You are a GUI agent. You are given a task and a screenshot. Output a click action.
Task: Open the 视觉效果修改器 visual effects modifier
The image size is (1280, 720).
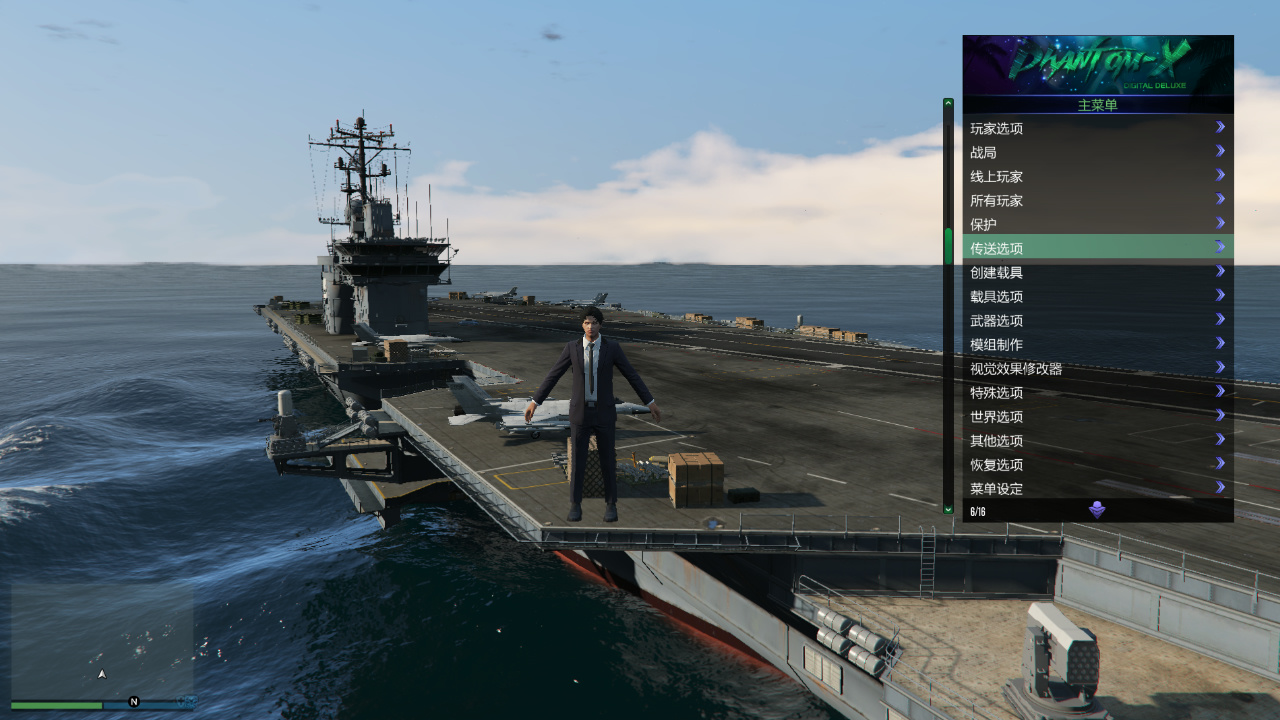coord(1097,368)
